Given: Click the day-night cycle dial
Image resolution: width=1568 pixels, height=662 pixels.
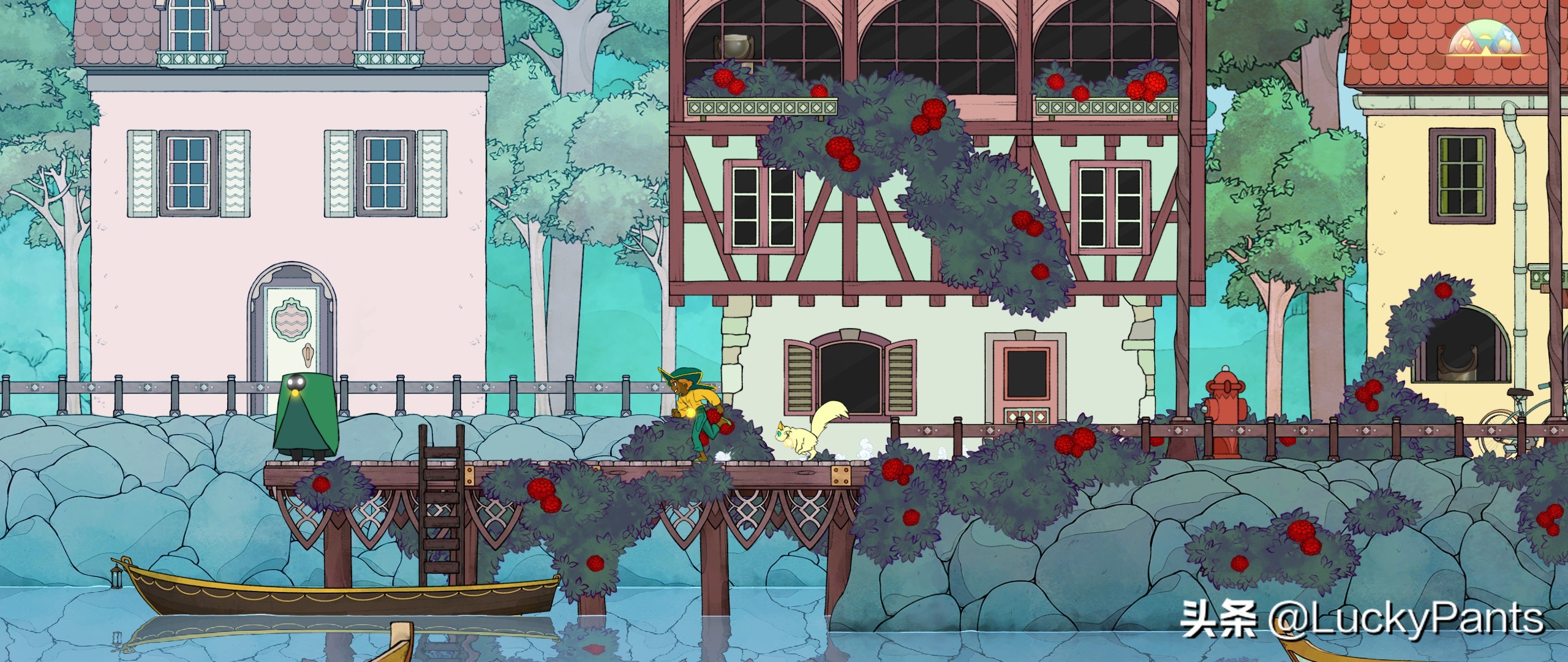Looking at the screenshot, I should coord(1486,40).
